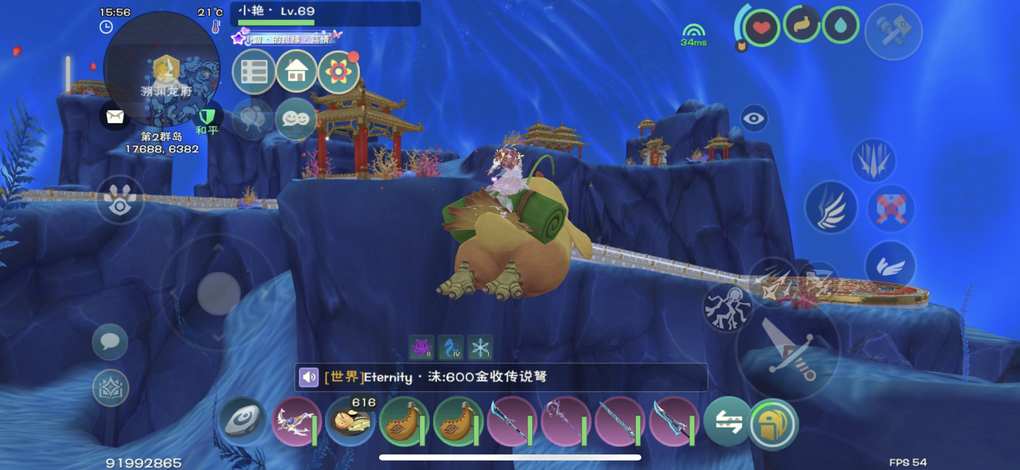1020x470 pixels.
Task: Open the golden backpack button
Action: tap(773, 422)
